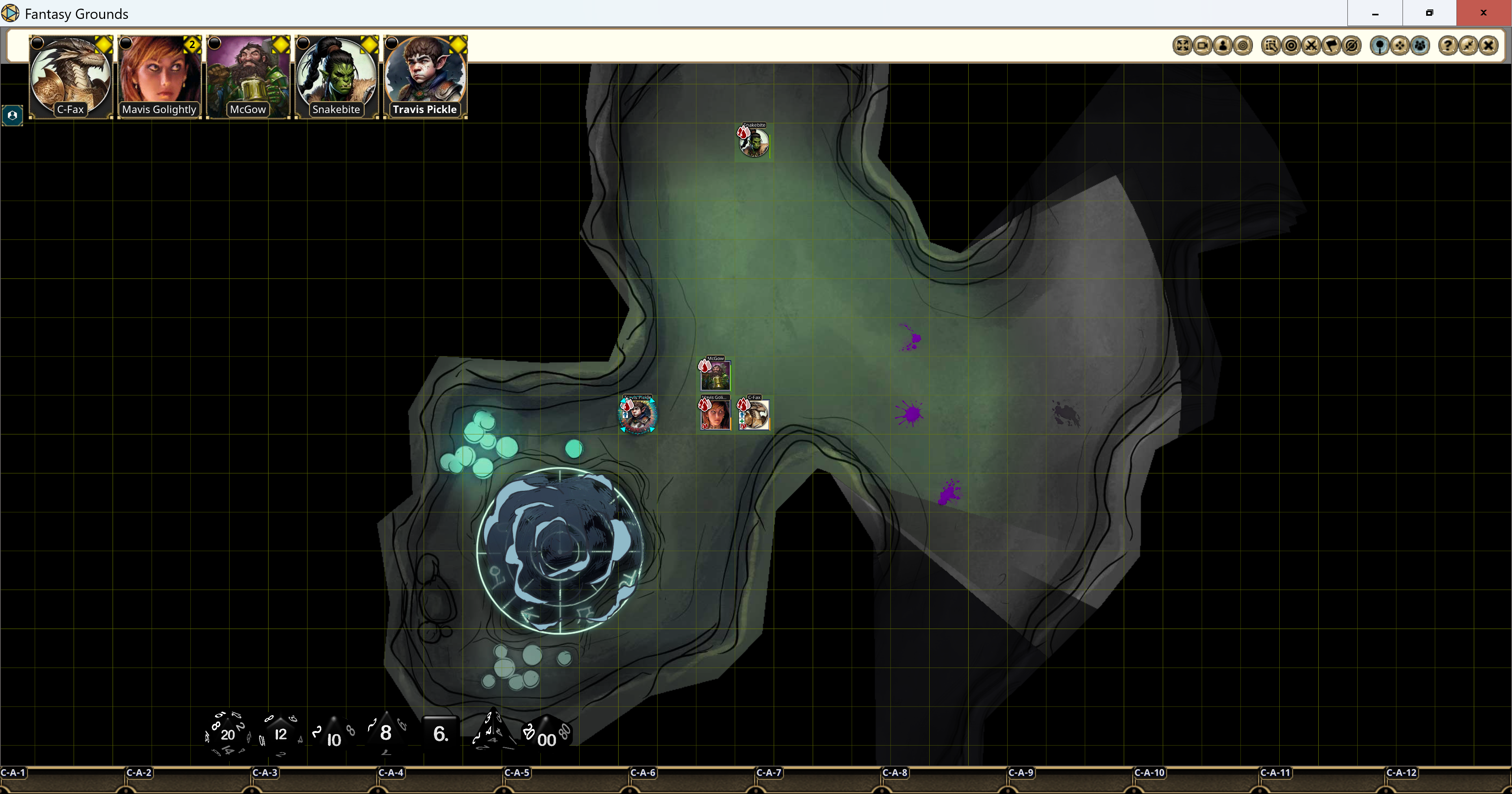
Task: Click the user profile icon on left edge
Action: click(12, 115)
